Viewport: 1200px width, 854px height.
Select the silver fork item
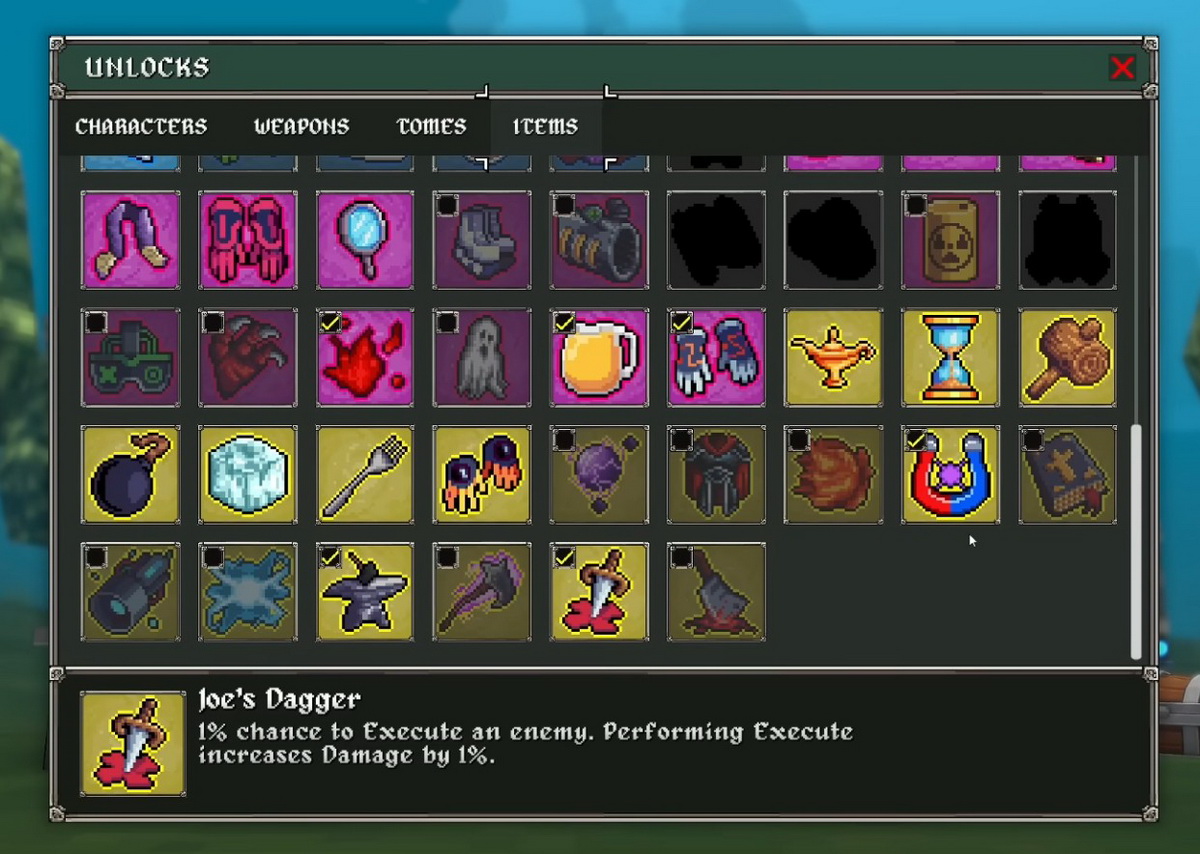pos(365,474)
